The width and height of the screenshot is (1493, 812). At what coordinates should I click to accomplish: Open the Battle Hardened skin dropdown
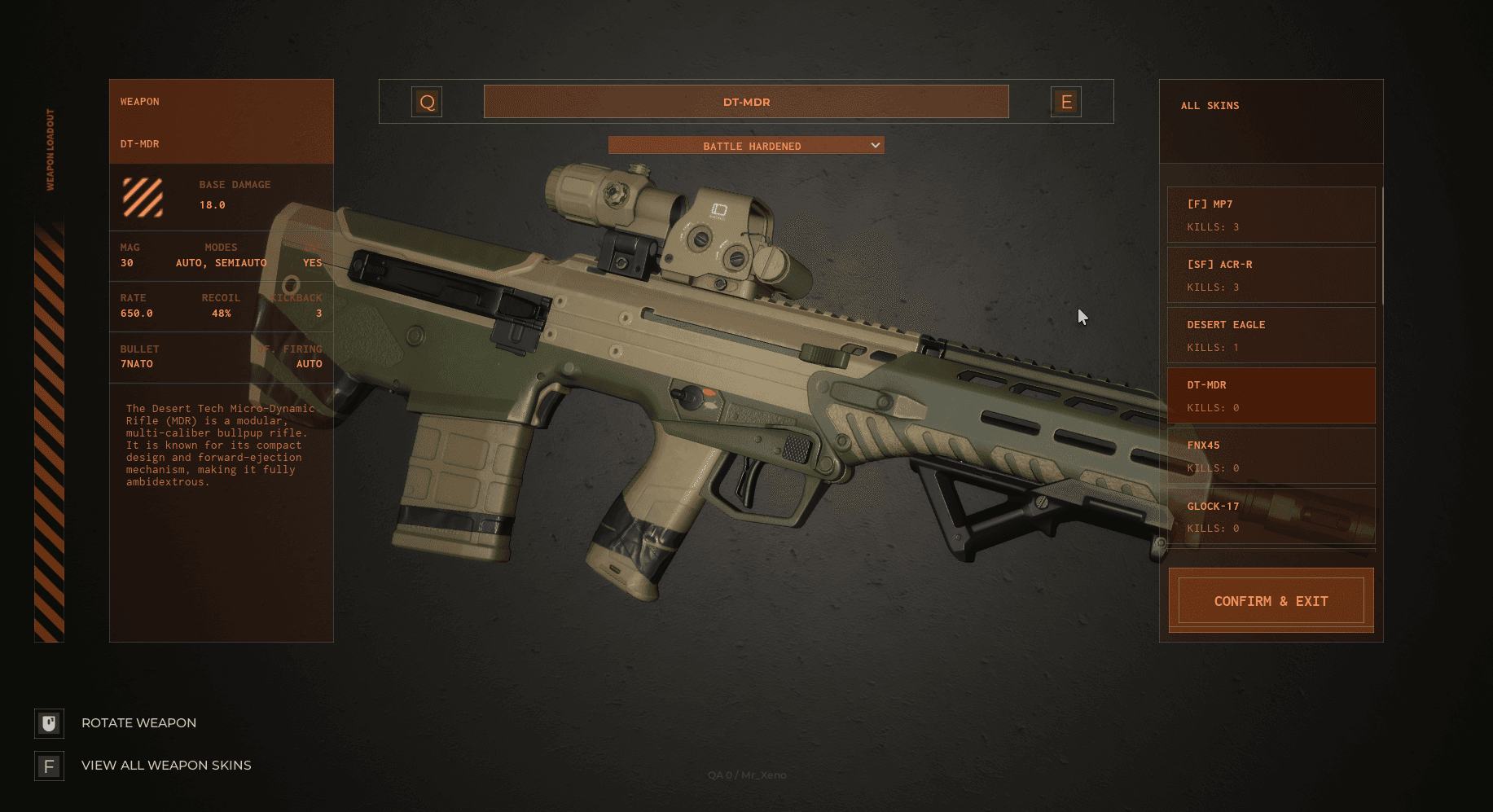[746, 146]
